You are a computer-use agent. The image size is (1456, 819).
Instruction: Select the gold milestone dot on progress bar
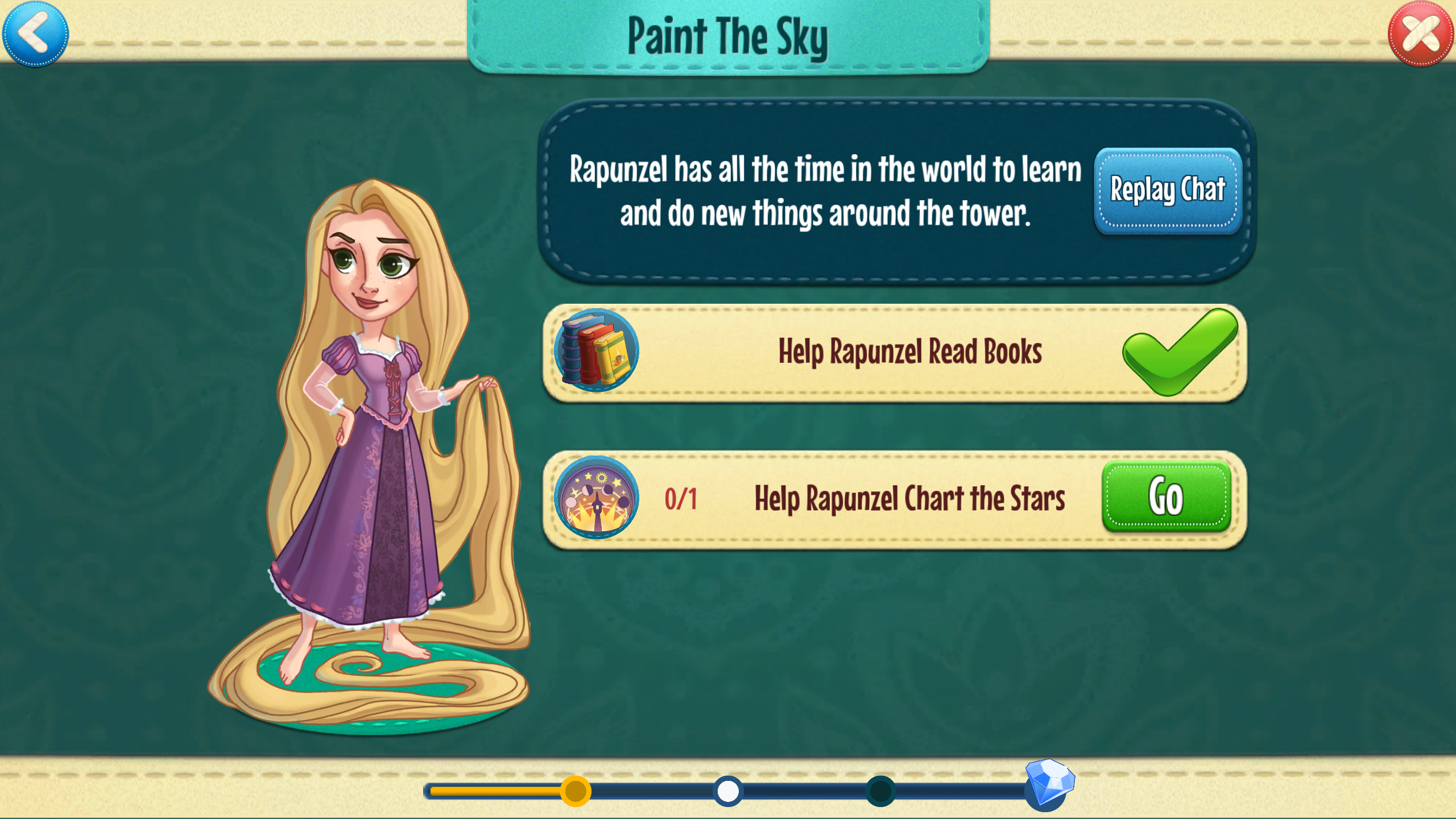tap(576, 791)
